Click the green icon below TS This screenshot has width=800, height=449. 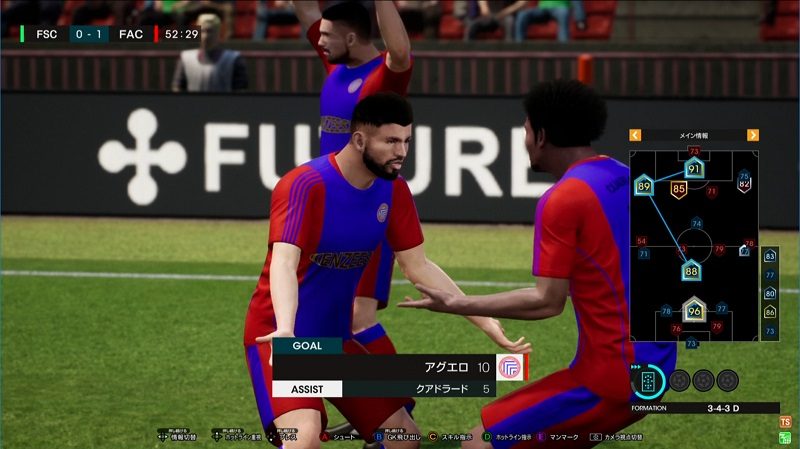(785, 439)
